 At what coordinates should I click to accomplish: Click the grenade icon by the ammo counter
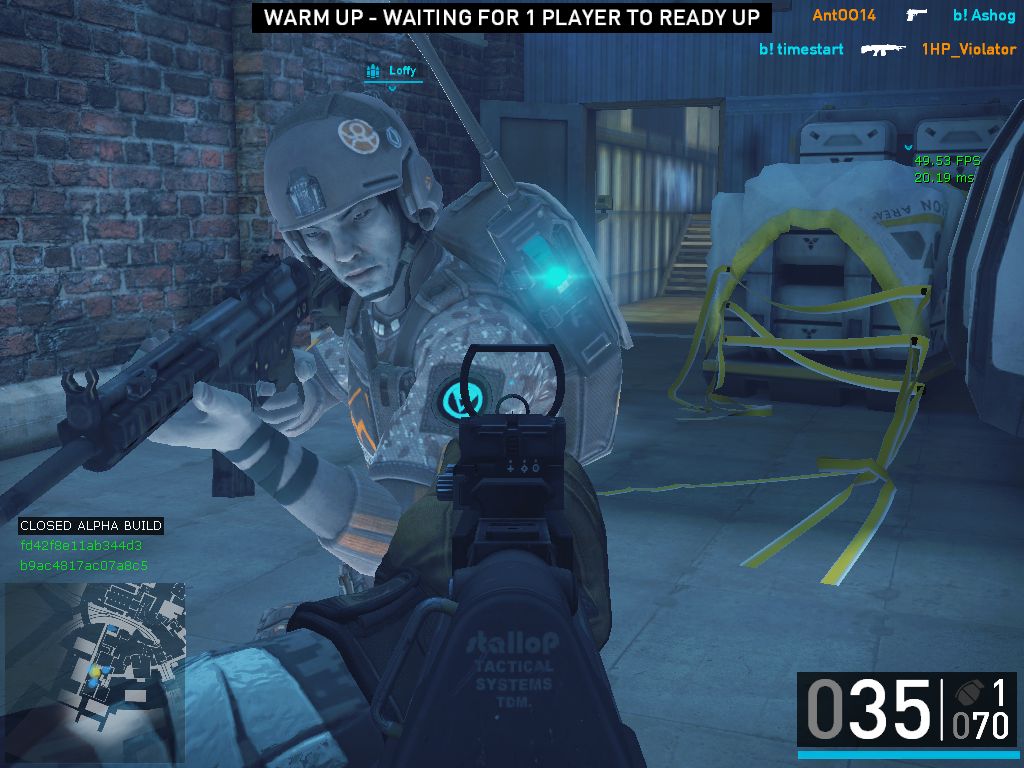pos(964,692)
